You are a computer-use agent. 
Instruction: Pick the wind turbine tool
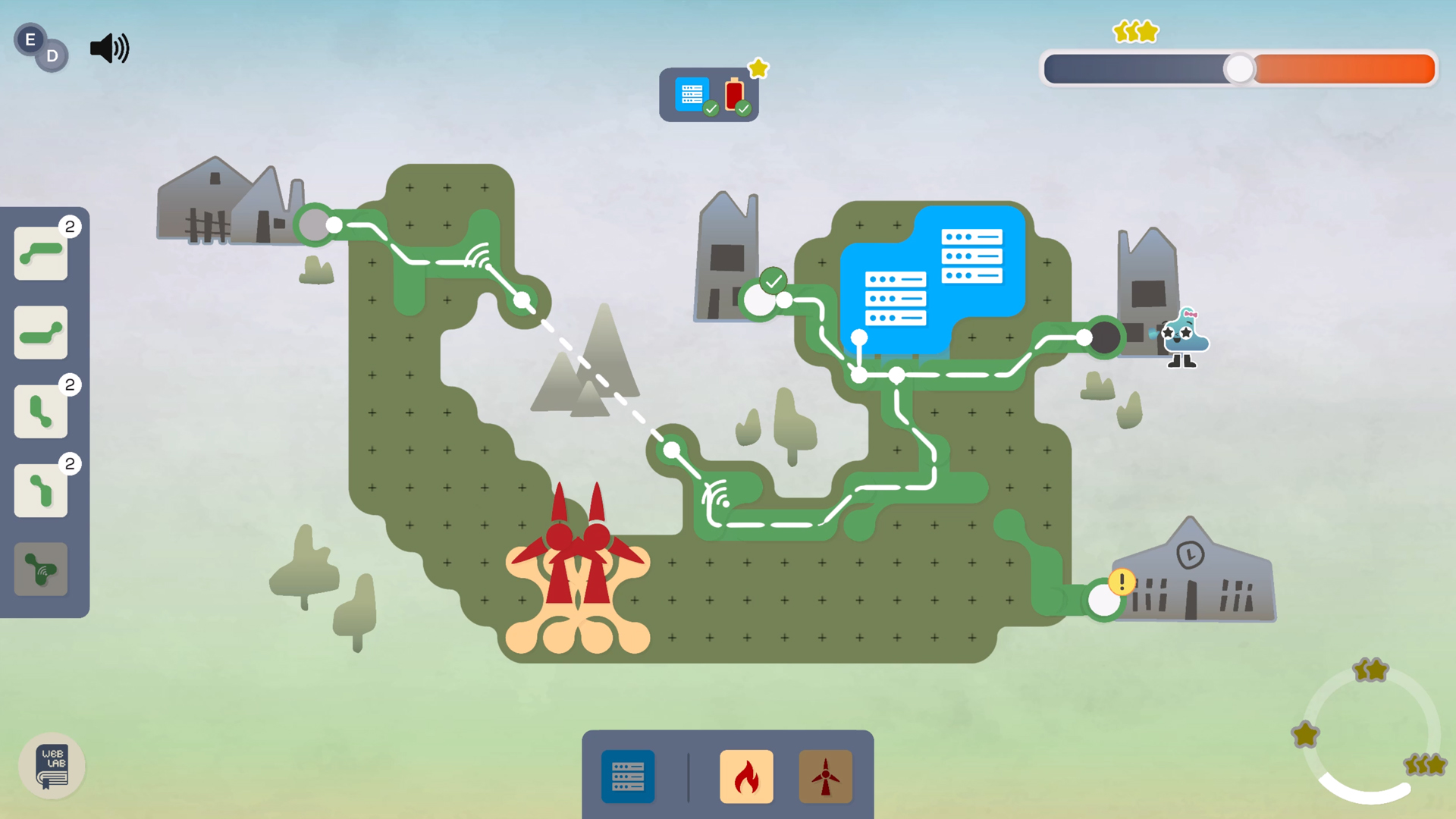coord(825,777)
